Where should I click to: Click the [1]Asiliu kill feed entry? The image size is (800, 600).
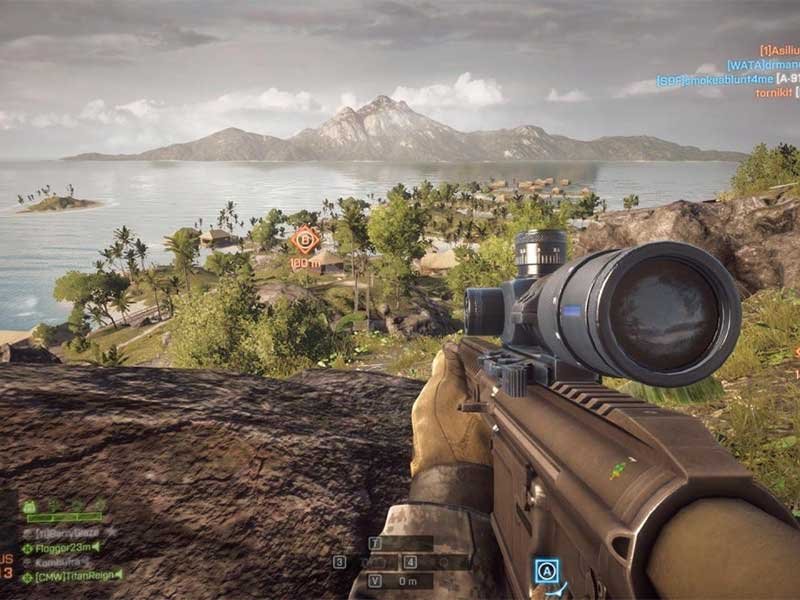click(x=779, y=50)
